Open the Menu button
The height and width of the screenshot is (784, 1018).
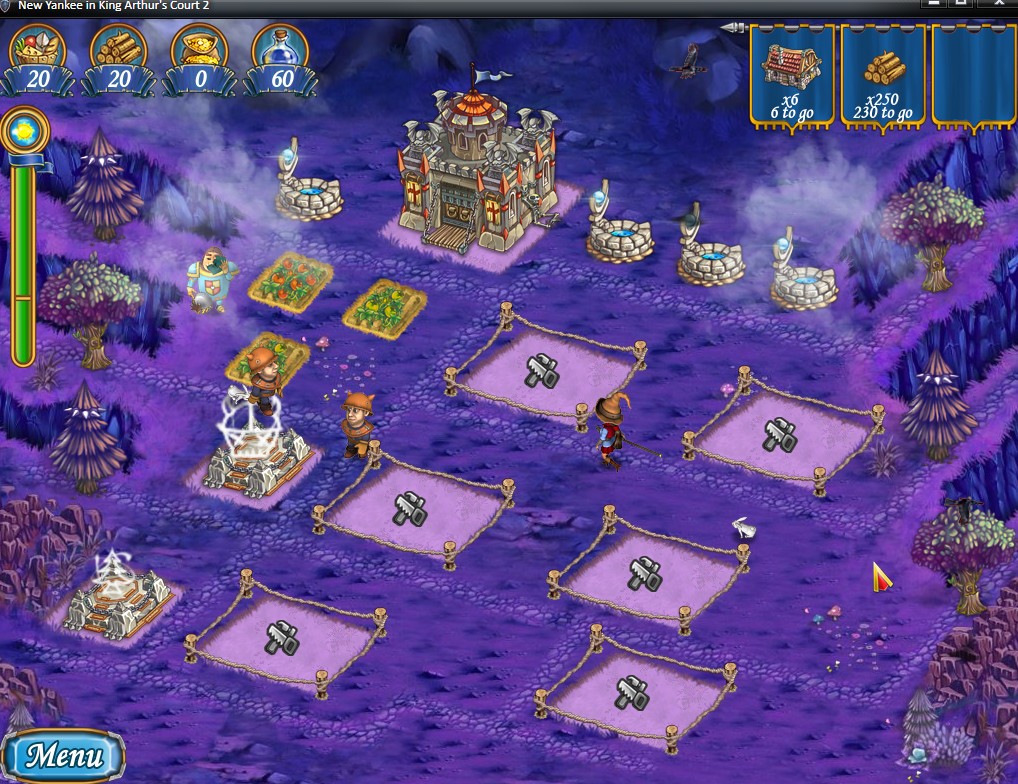(63, 755)
